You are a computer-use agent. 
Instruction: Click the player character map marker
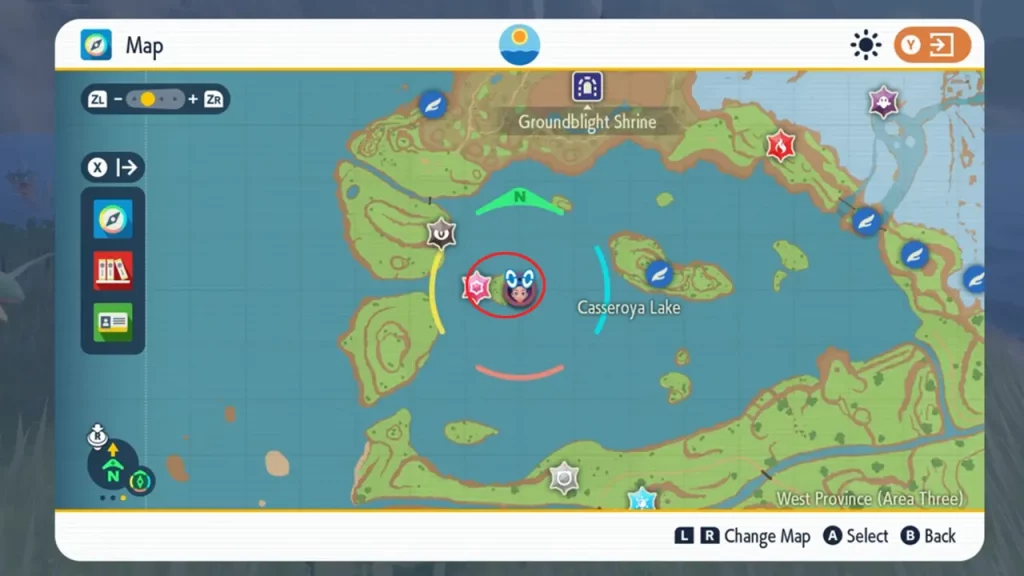518,288
